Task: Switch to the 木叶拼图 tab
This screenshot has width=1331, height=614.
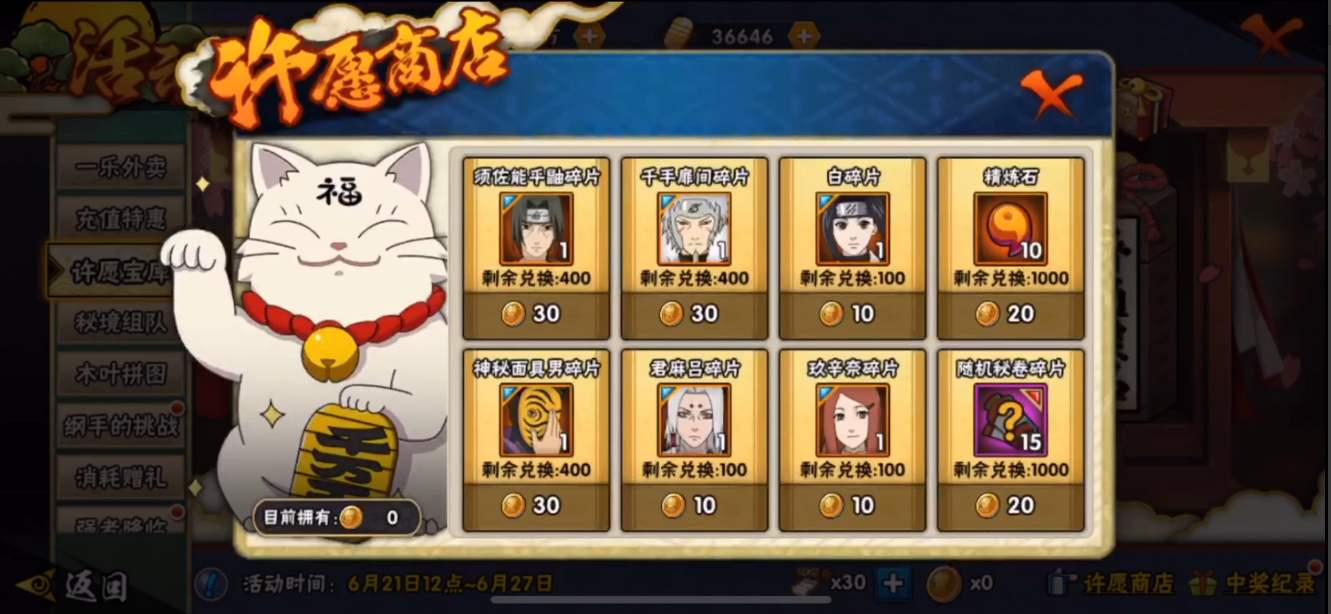Action: click(x=120, y=374)
